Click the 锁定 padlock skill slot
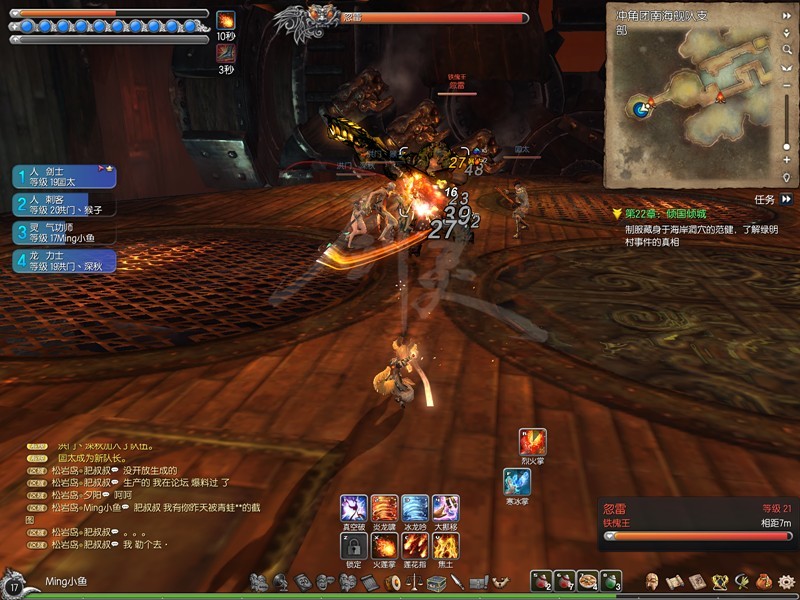The image size is (800, 600). [354, 545]
